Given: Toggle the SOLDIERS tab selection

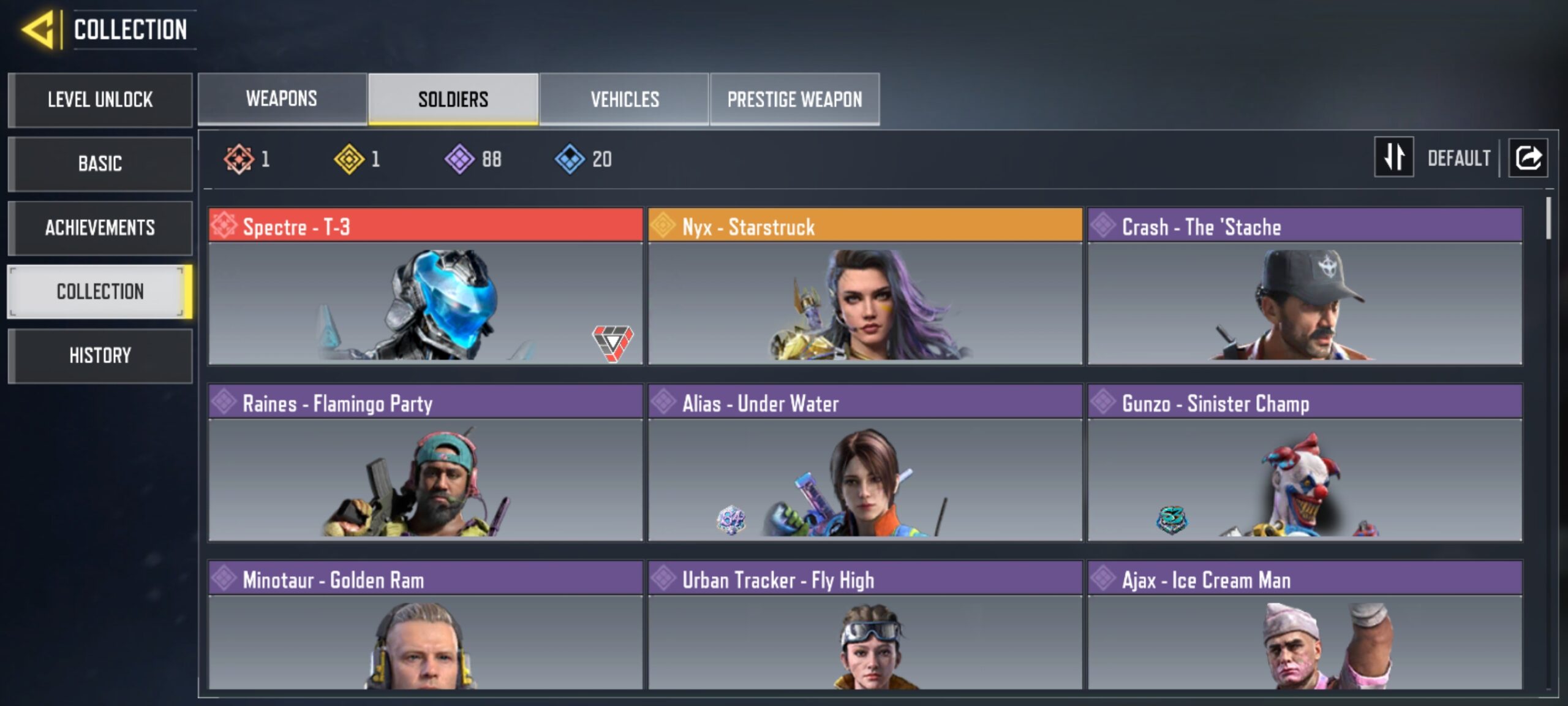Looking at the screenshot, I should 453,98.
